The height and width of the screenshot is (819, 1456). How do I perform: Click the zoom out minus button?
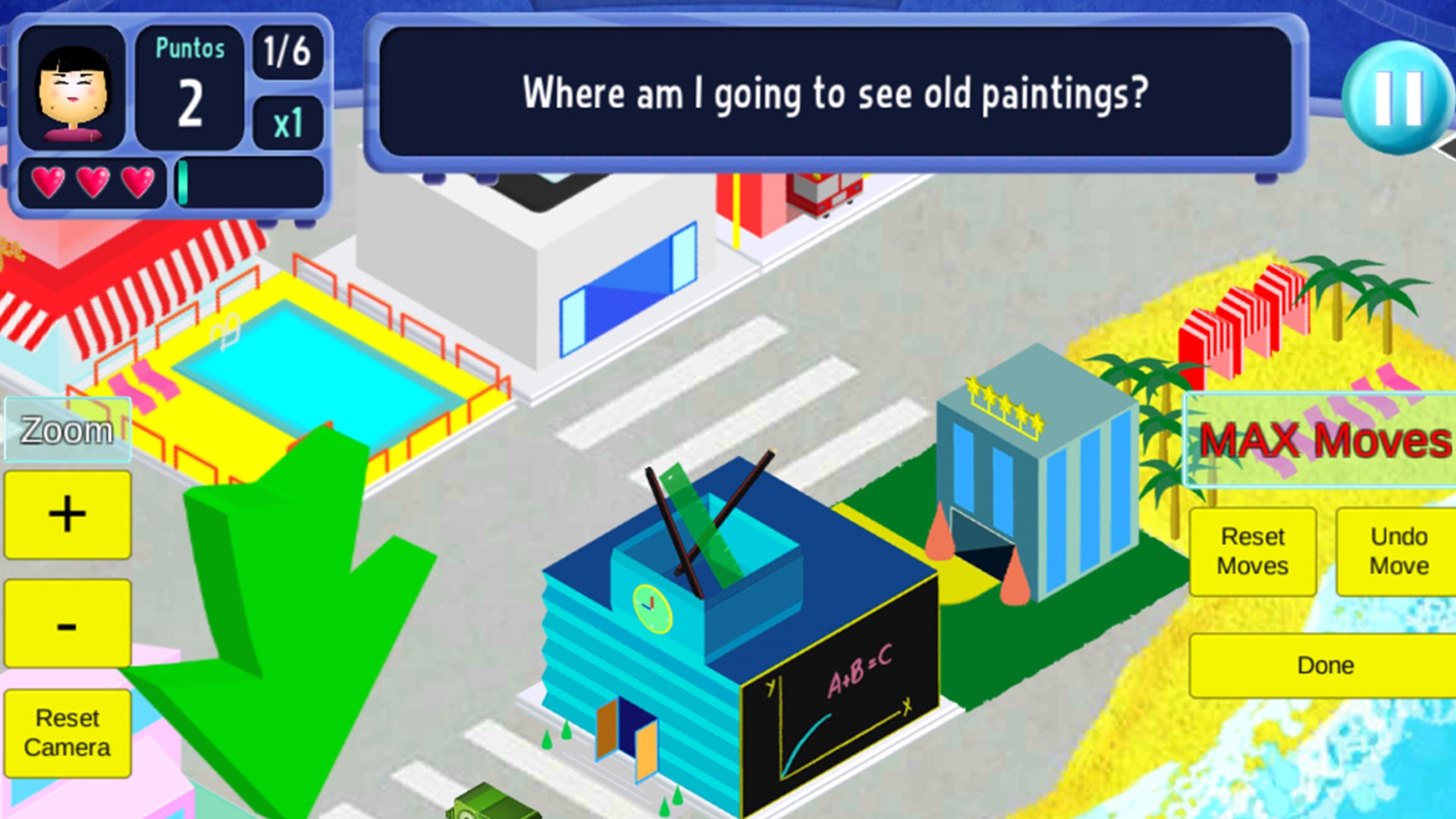67,623
